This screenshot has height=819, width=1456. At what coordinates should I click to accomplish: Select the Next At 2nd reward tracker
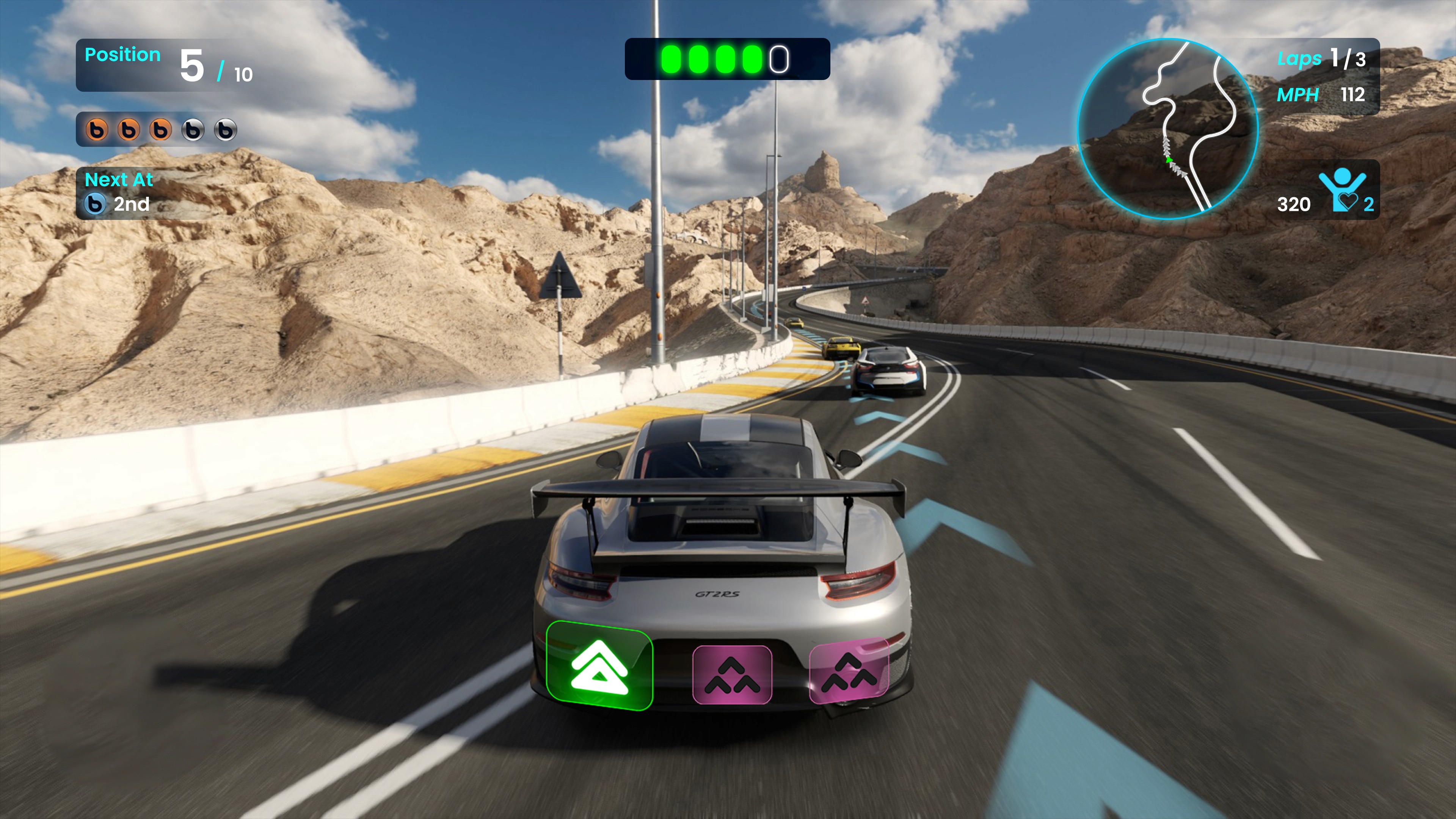(x=118, y=193)
